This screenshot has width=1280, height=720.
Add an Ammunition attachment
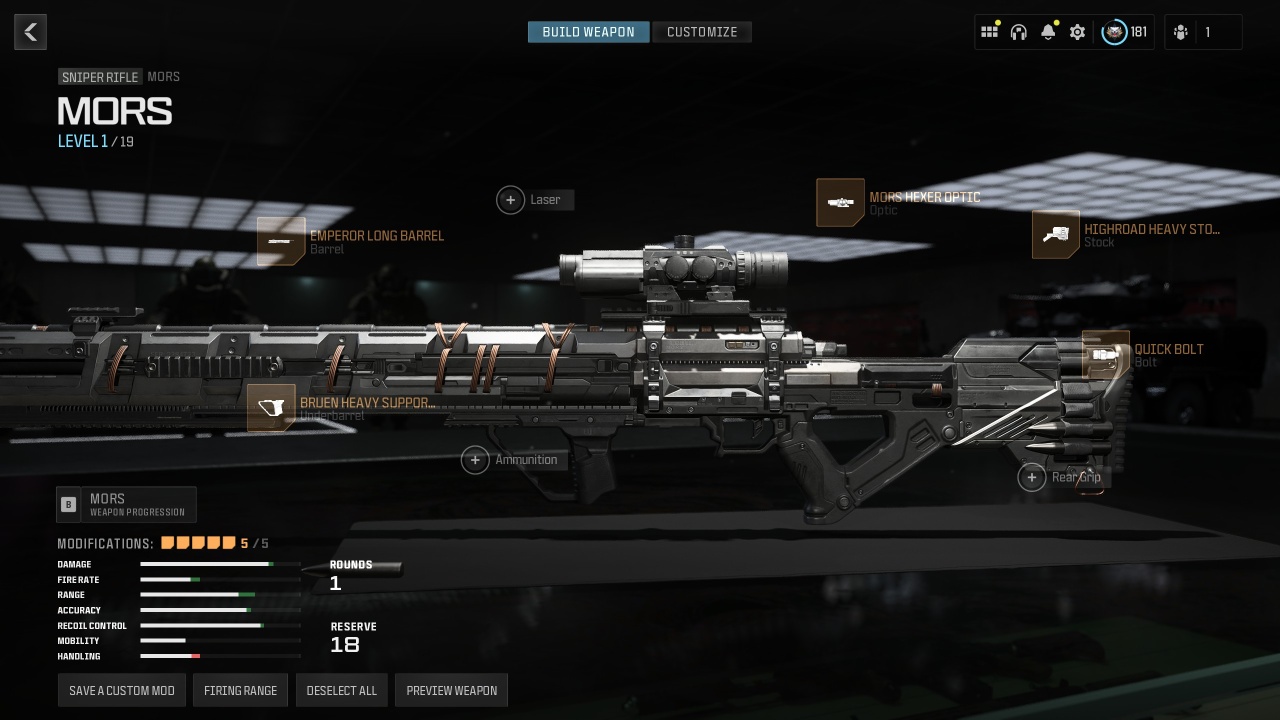[476, 460]
